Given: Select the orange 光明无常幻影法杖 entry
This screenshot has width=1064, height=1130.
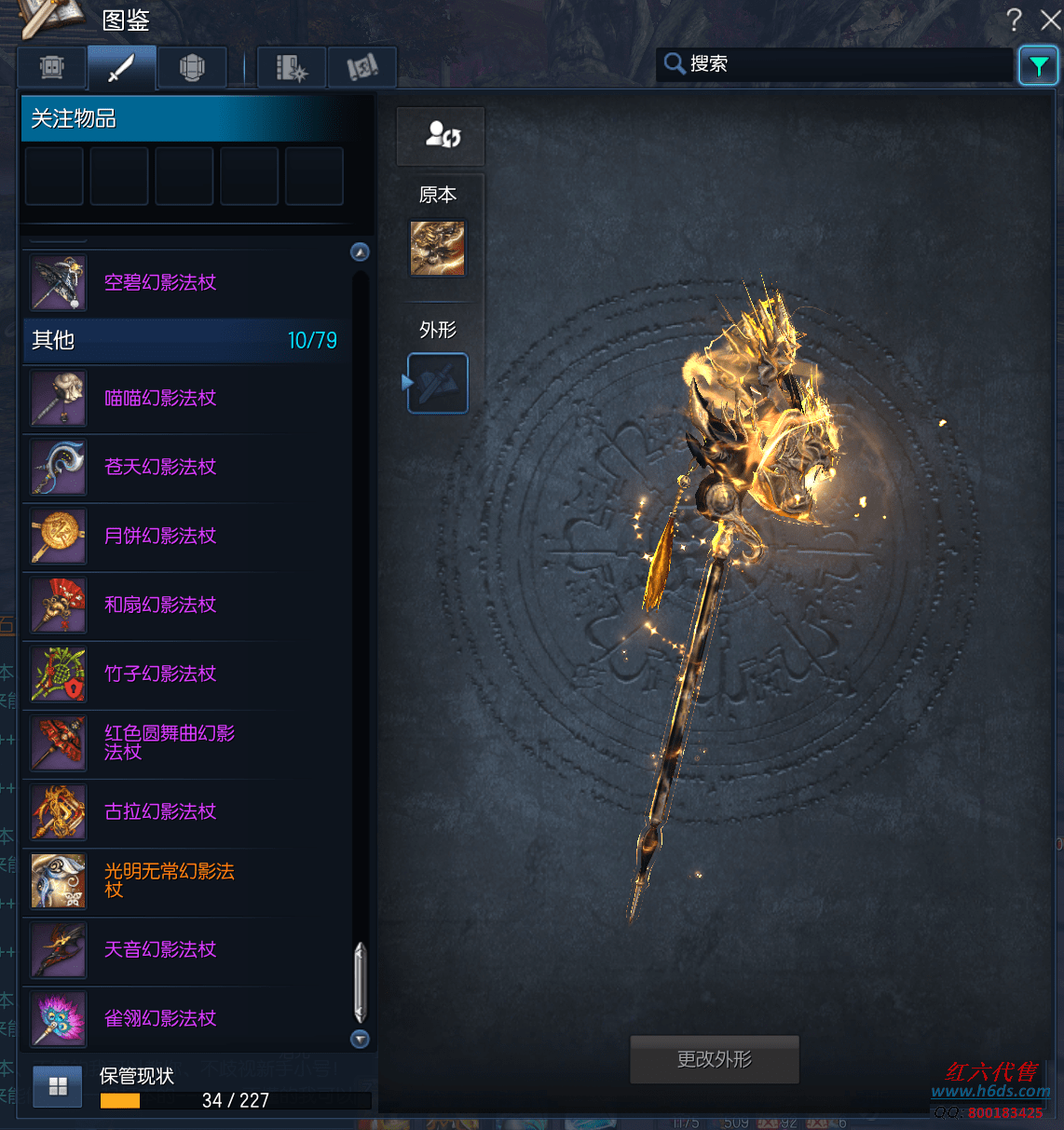Looking at the screenshot, I should tap(168, 881).
